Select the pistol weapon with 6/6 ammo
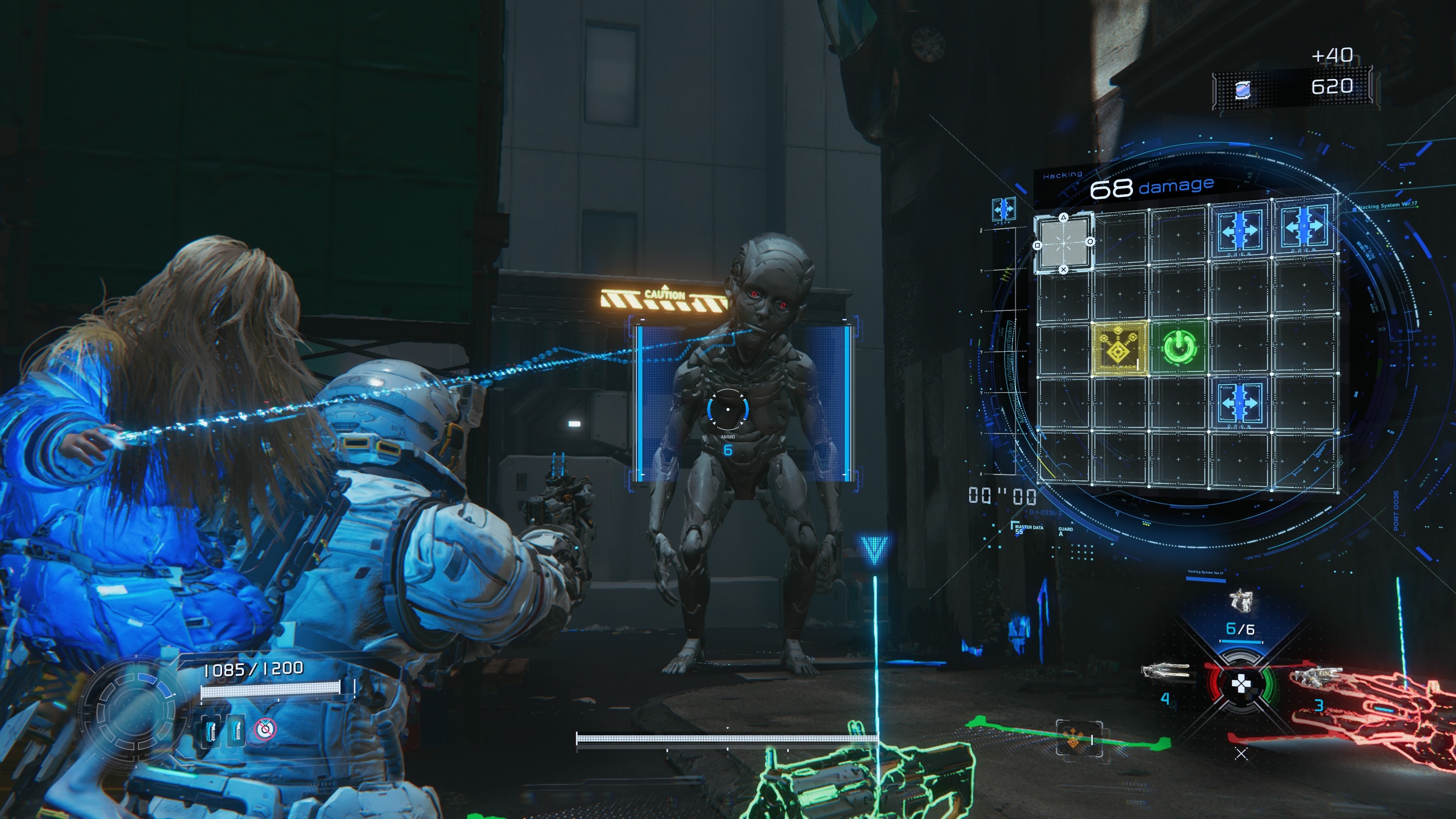Viewport: 1456px width, 819px height. tap(1241, 601)
